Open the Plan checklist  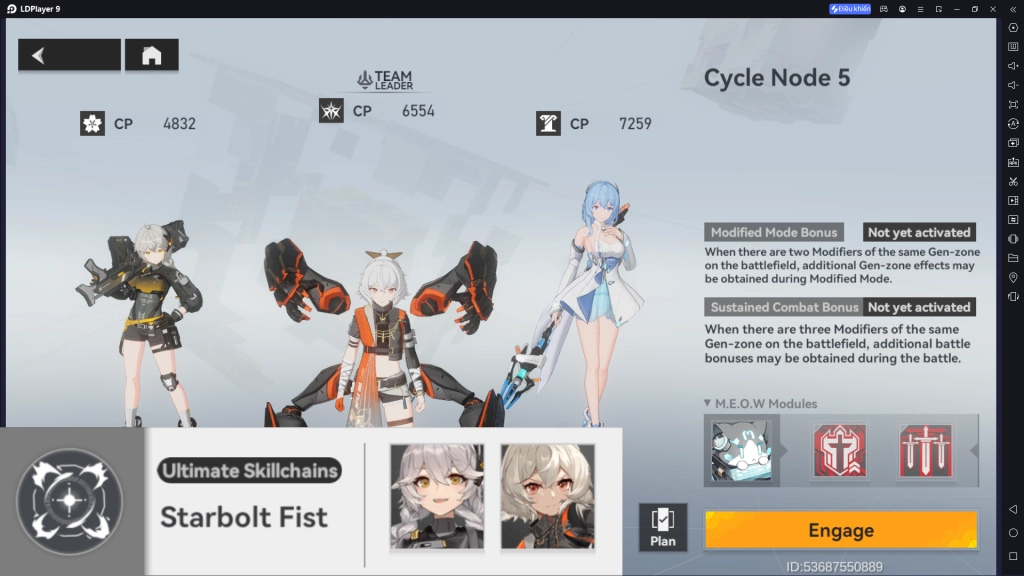coord(662,527)
